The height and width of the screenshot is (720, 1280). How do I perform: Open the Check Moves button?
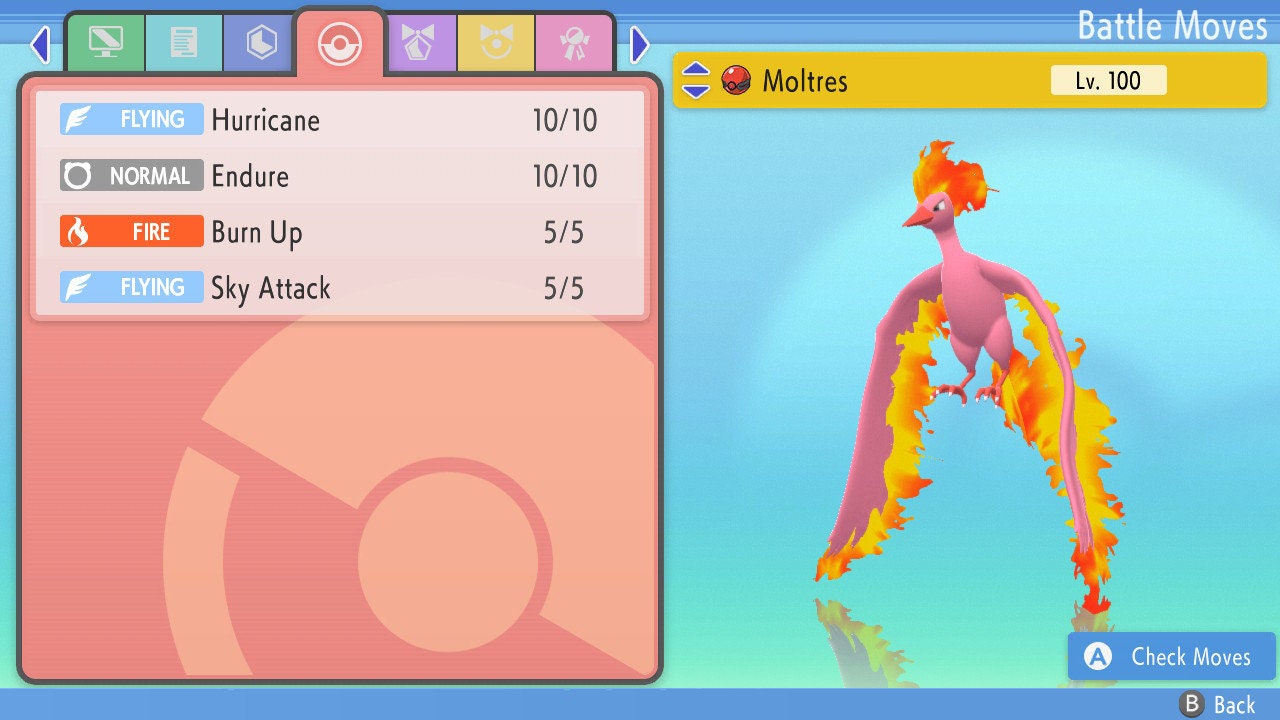point(1171,657)
